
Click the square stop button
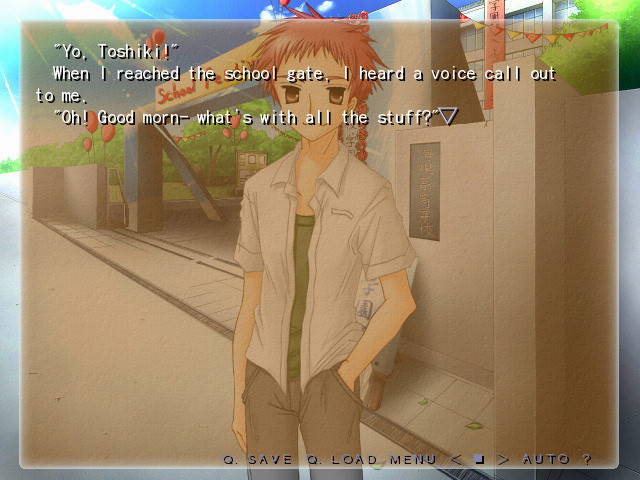[480, 459]
